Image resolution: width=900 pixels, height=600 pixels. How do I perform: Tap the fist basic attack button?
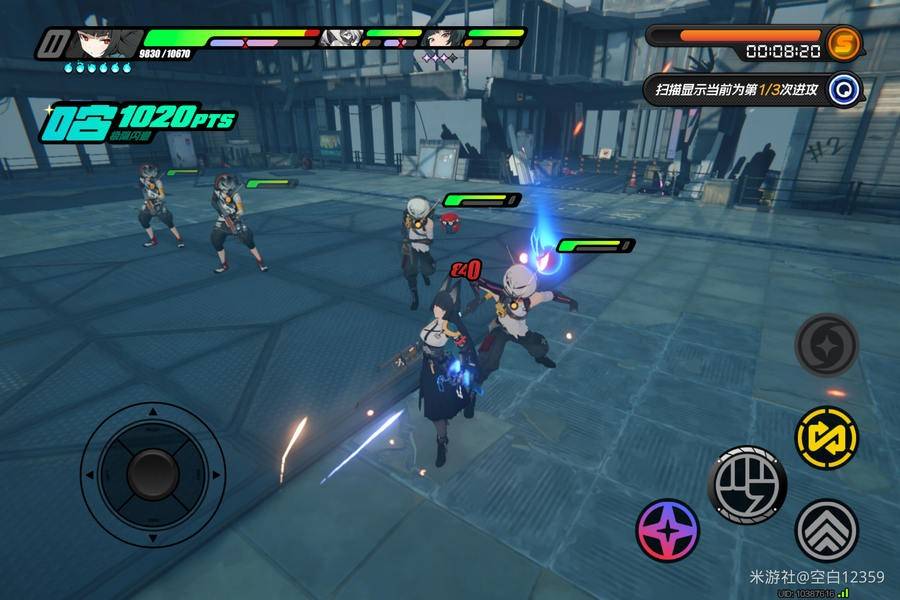[x=747, y=484]
